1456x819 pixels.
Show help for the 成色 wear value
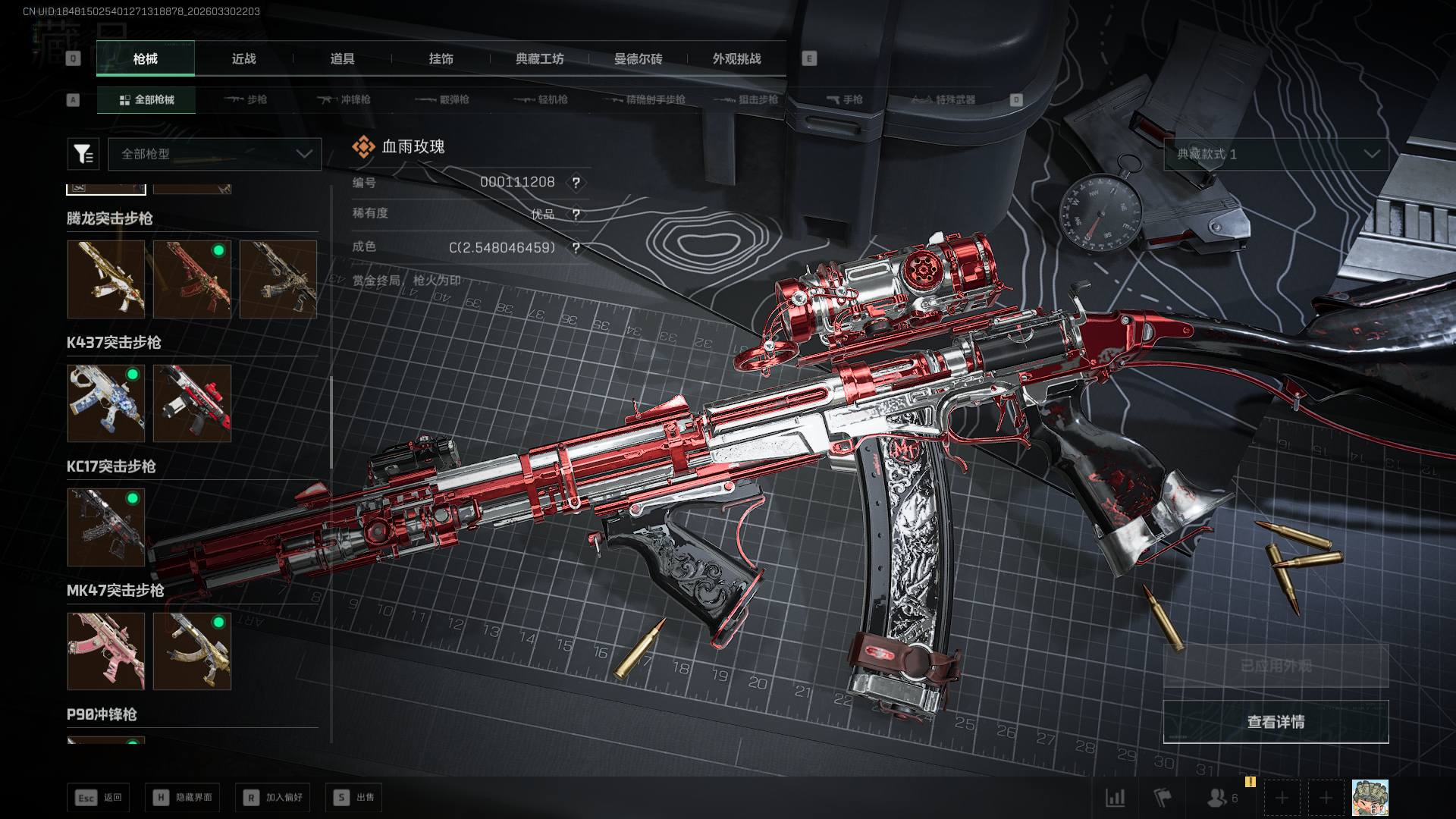576,248
